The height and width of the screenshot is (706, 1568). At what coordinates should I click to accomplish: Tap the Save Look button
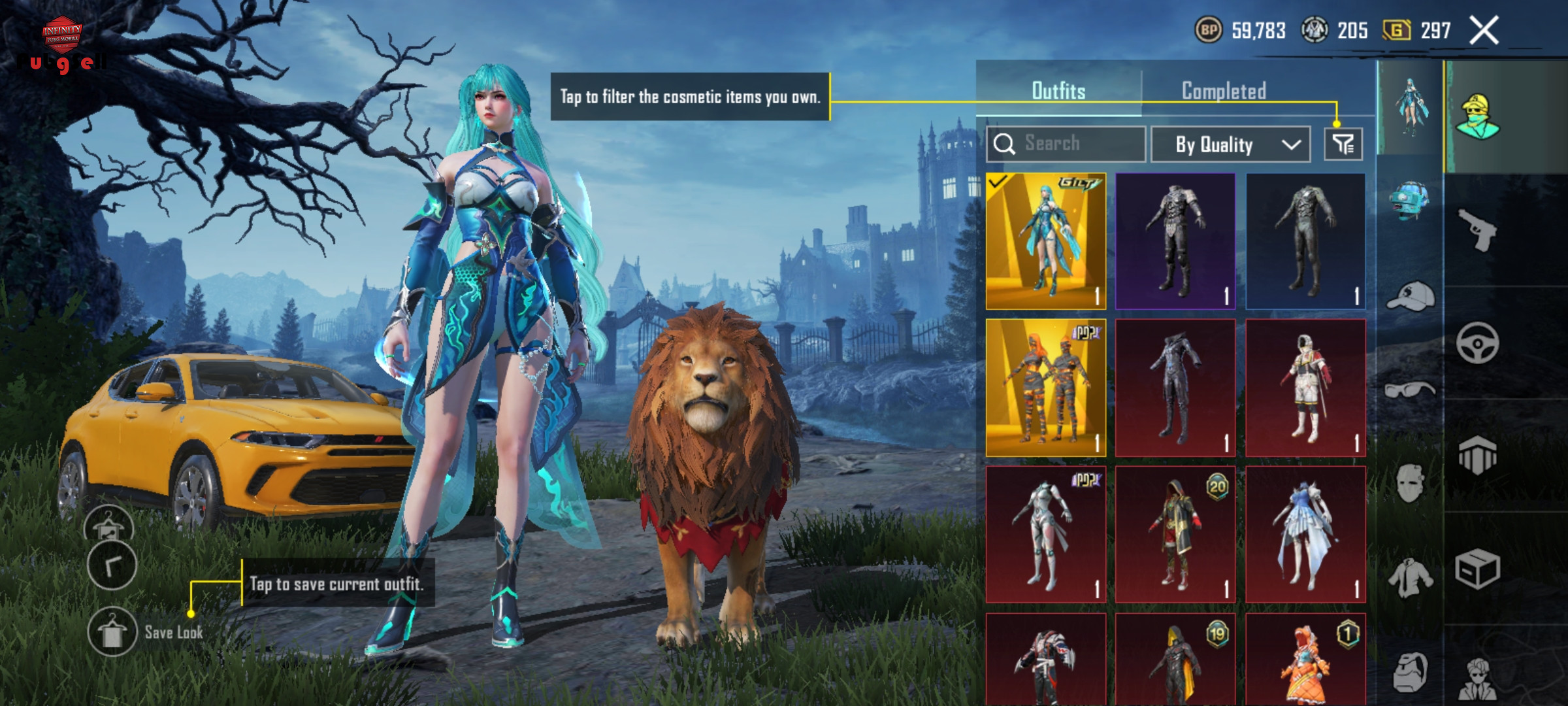click(x=112, y=632)
